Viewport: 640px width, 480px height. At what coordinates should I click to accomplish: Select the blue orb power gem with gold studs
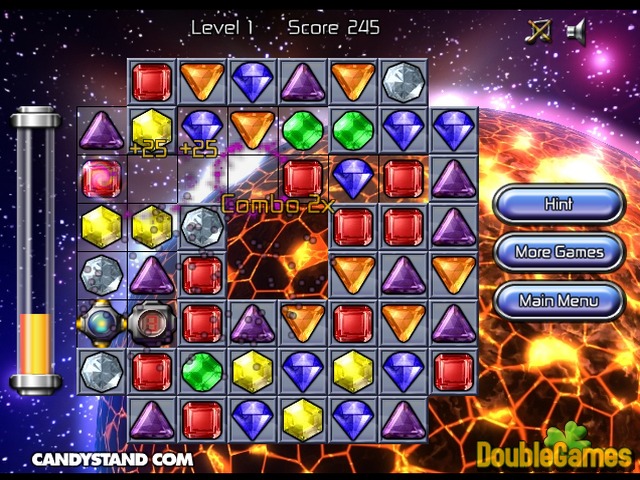[102, 323]
